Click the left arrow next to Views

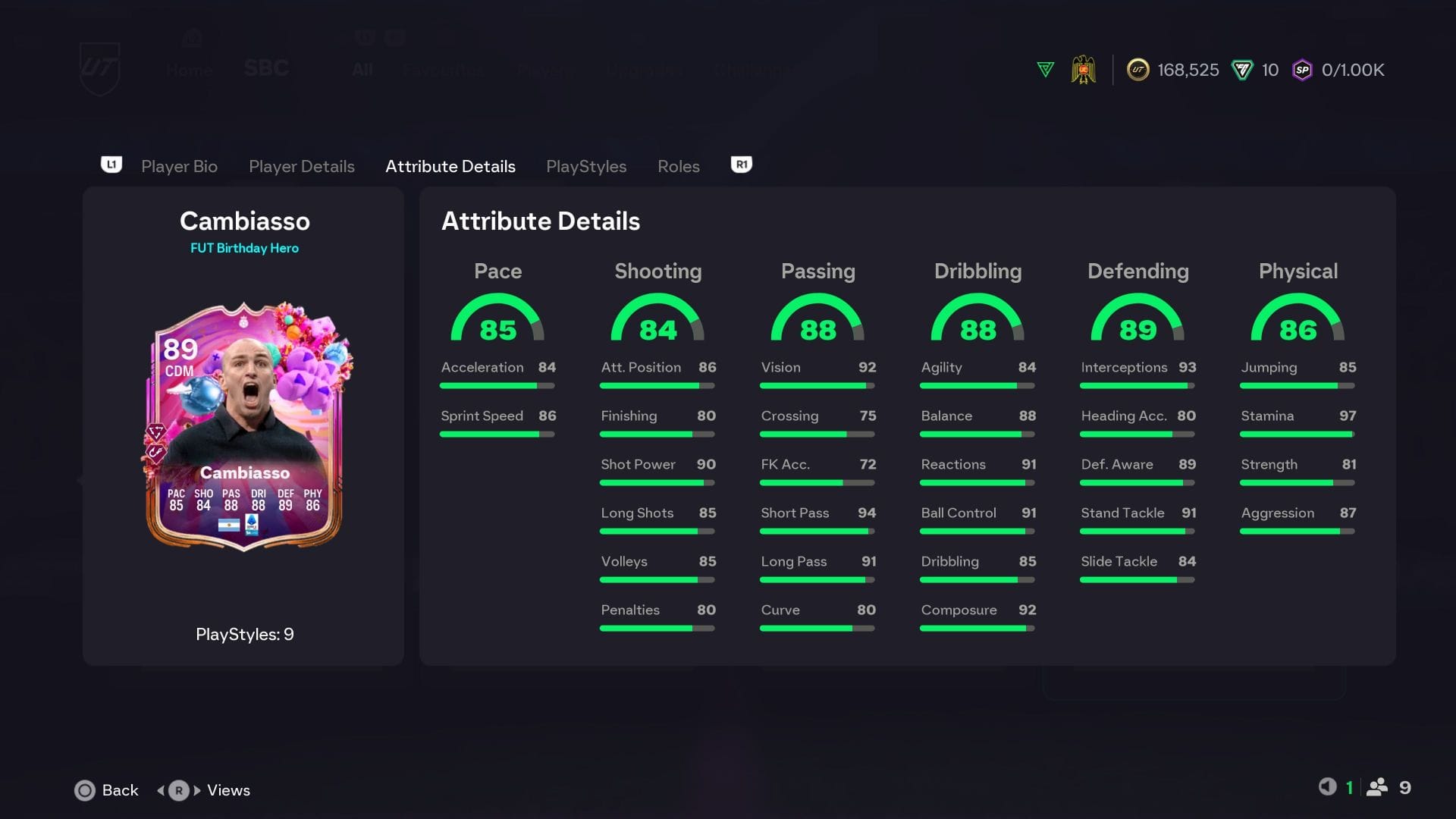161,790
